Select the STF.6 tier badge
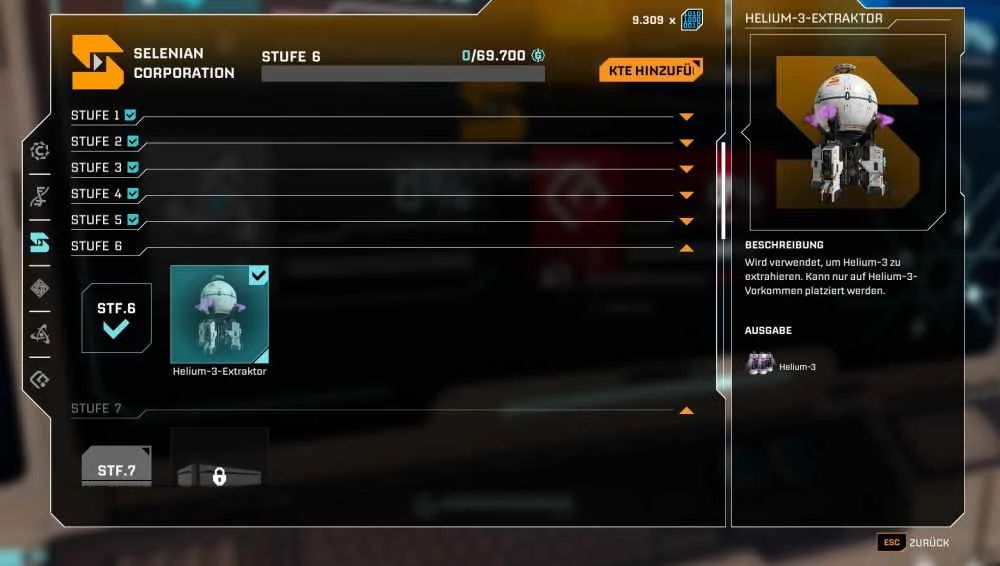Screen dimensions: 1000x566 (x=116, y=318)
